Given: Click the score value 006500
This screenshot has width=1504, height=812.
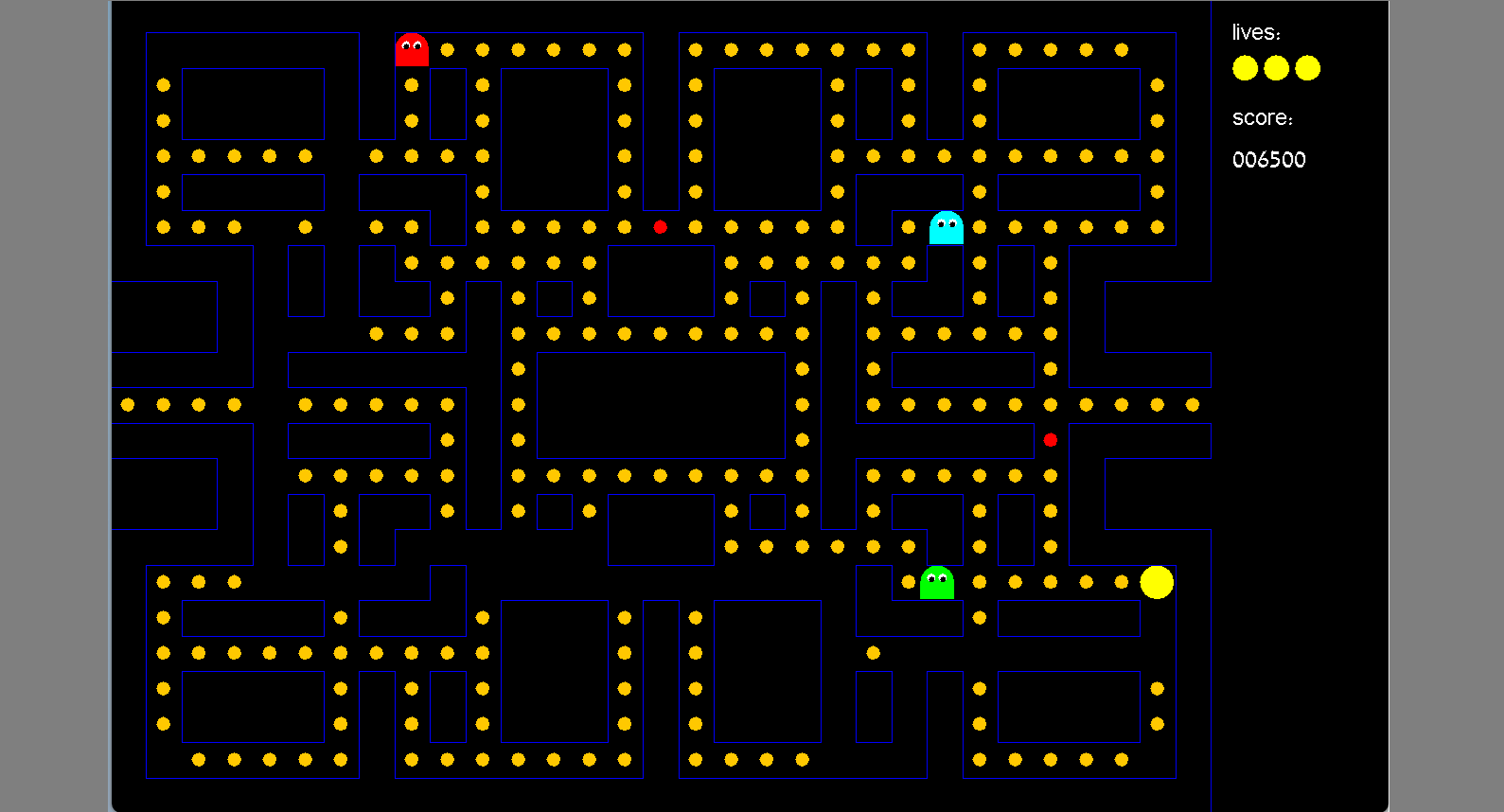Looking at the screenshot, I should click(1268, 160).
